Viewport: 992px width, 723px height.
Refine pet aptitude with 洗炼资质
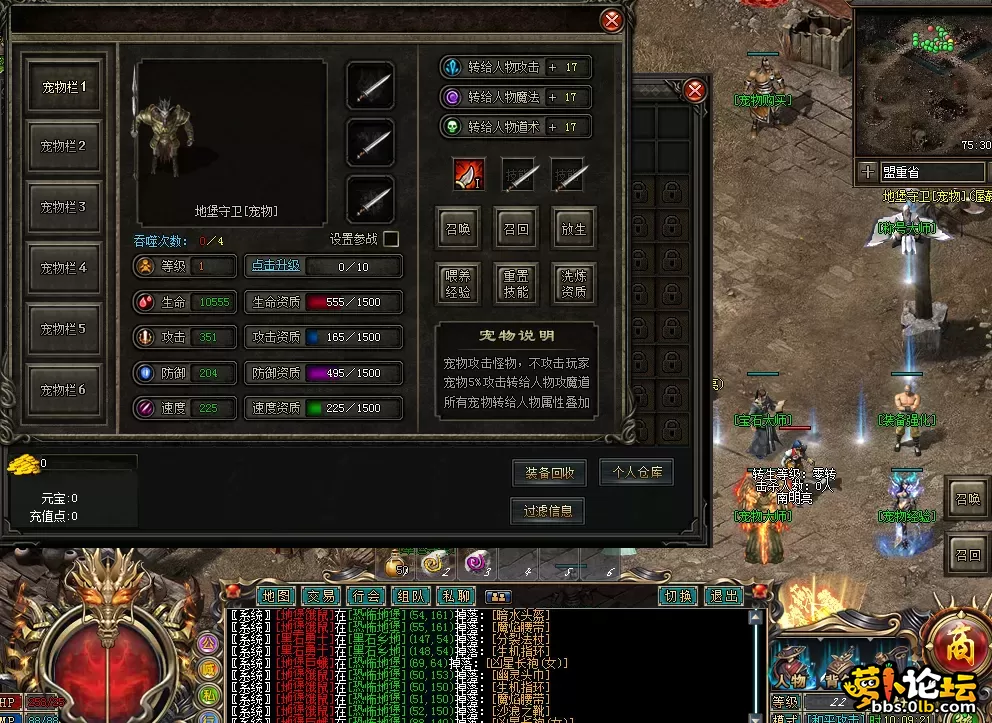(x=573, y=285)
